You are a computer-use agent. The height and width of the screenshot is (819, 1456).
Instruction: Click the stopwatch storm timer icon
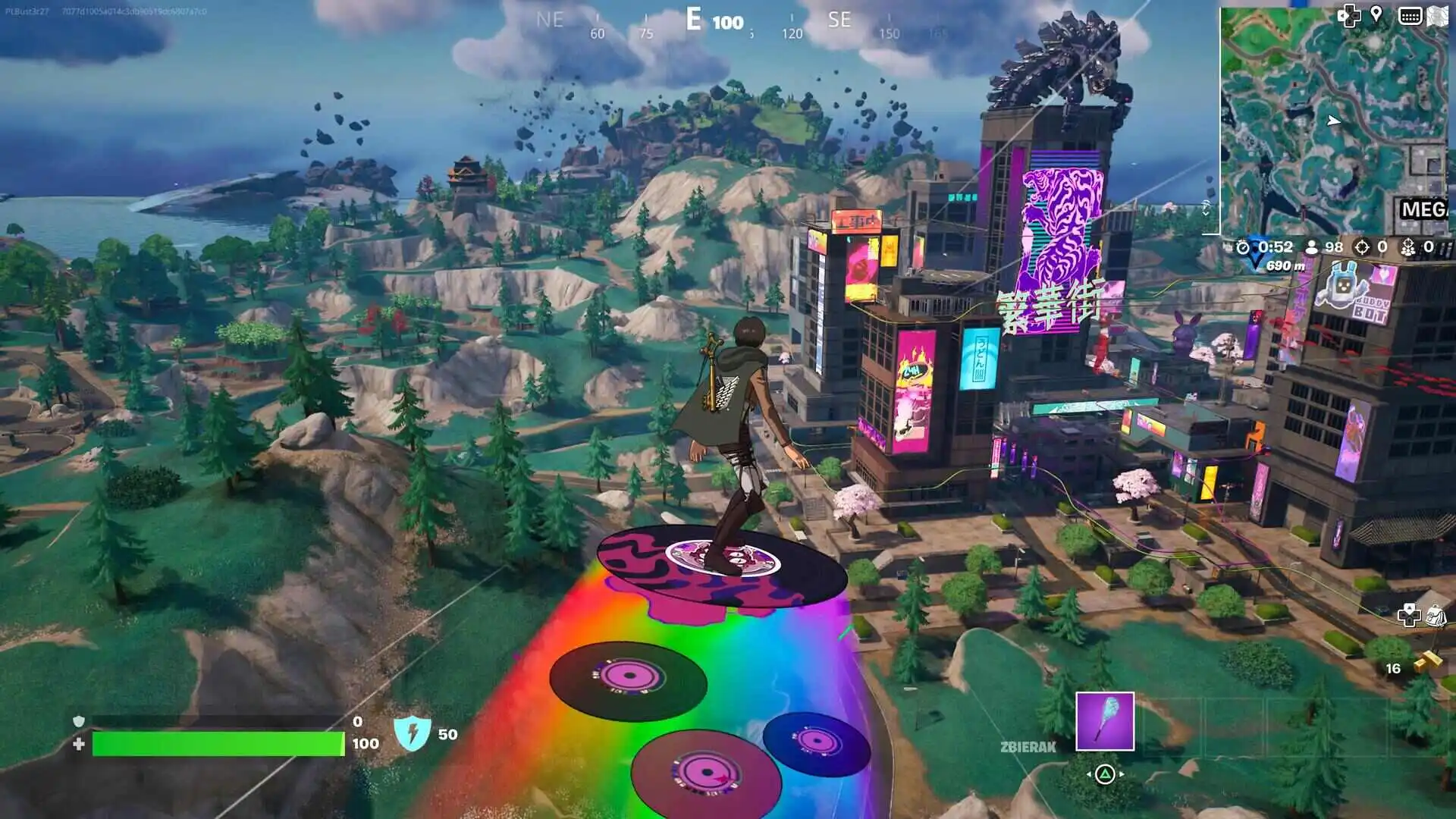click(x=1244, y=247)
